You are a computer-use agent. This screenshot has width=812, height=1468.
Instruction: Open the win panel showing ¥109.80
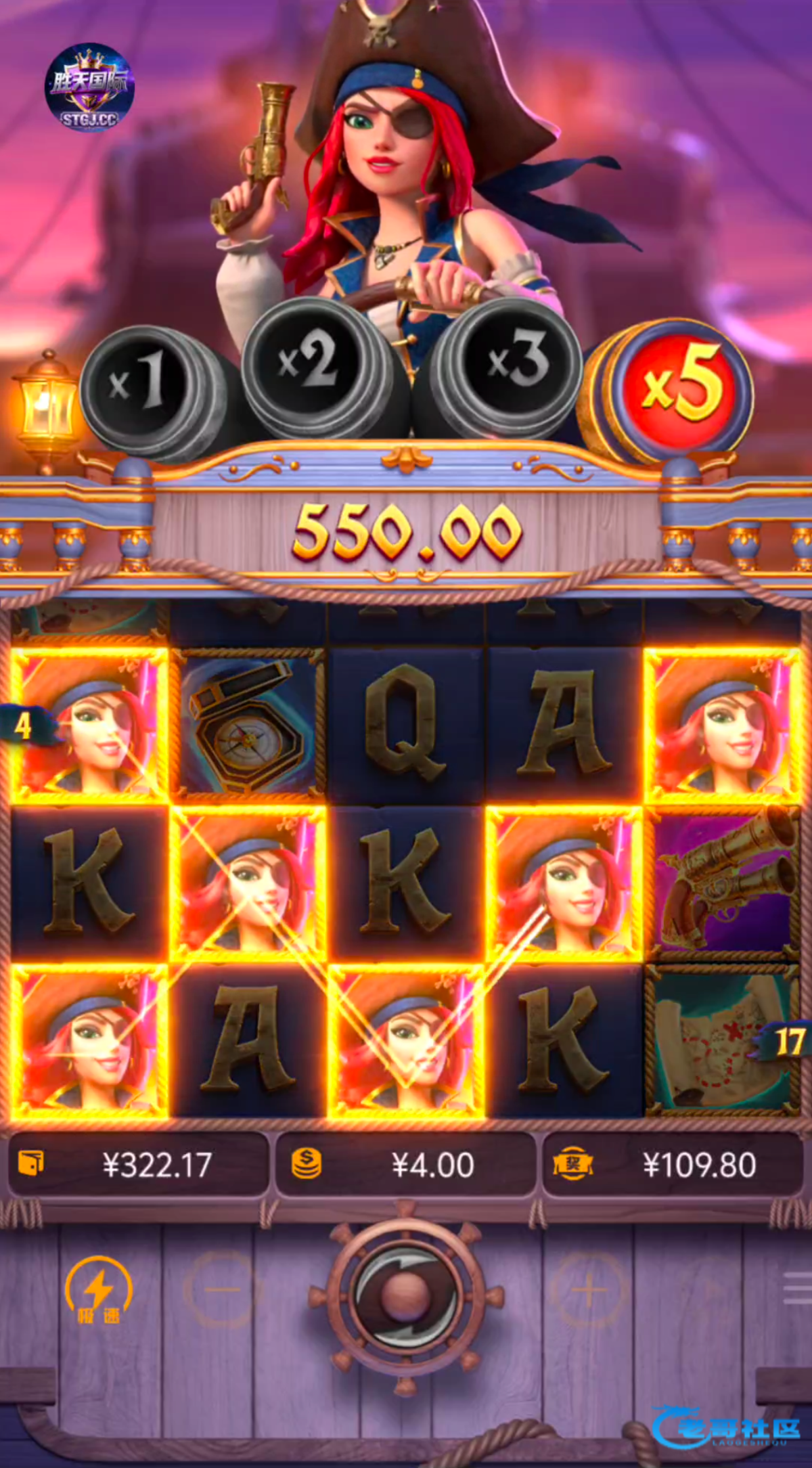click(x=673, y=1165)
